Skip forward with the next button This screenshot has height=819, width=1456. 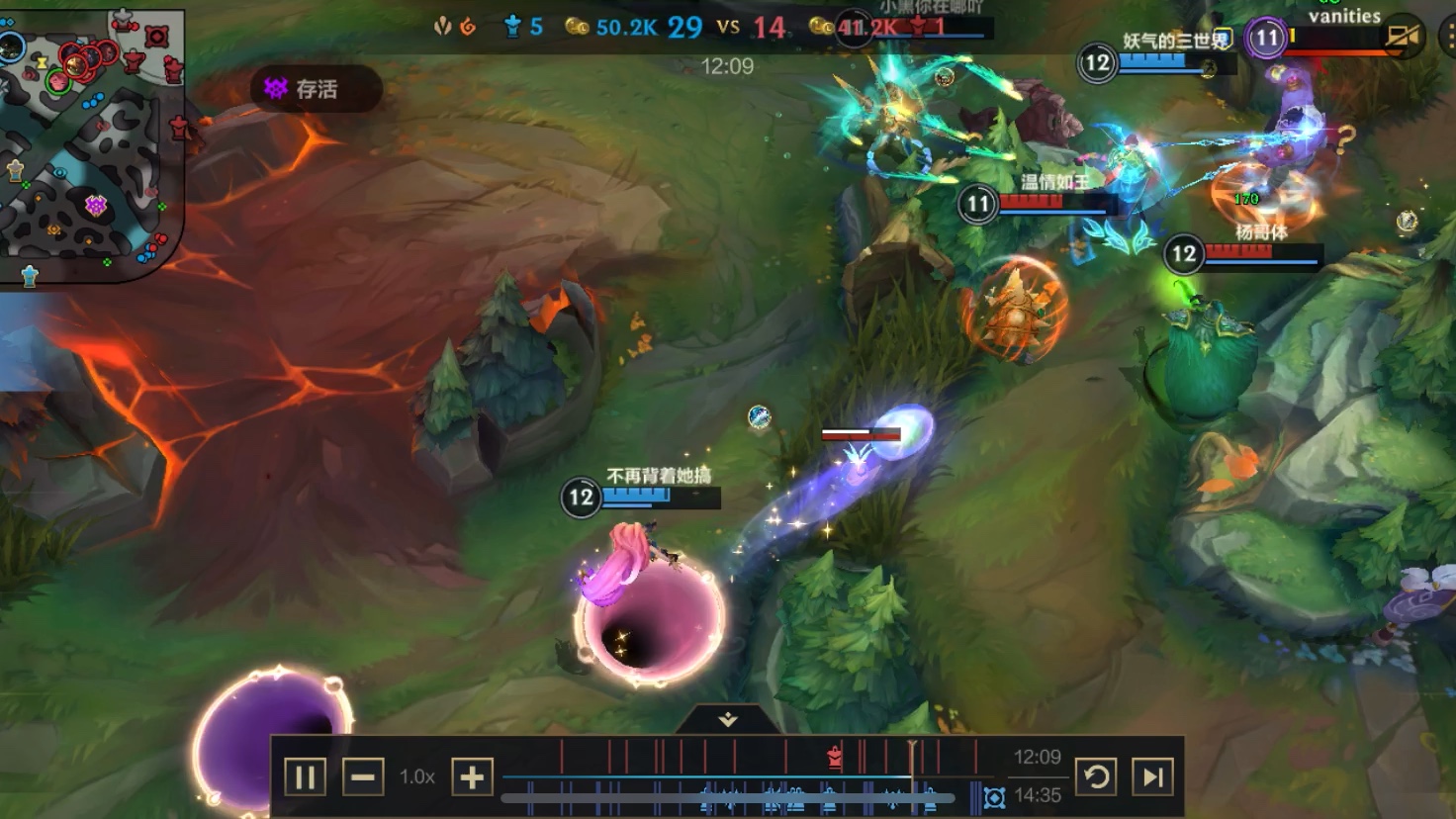tap(1152, 776)
